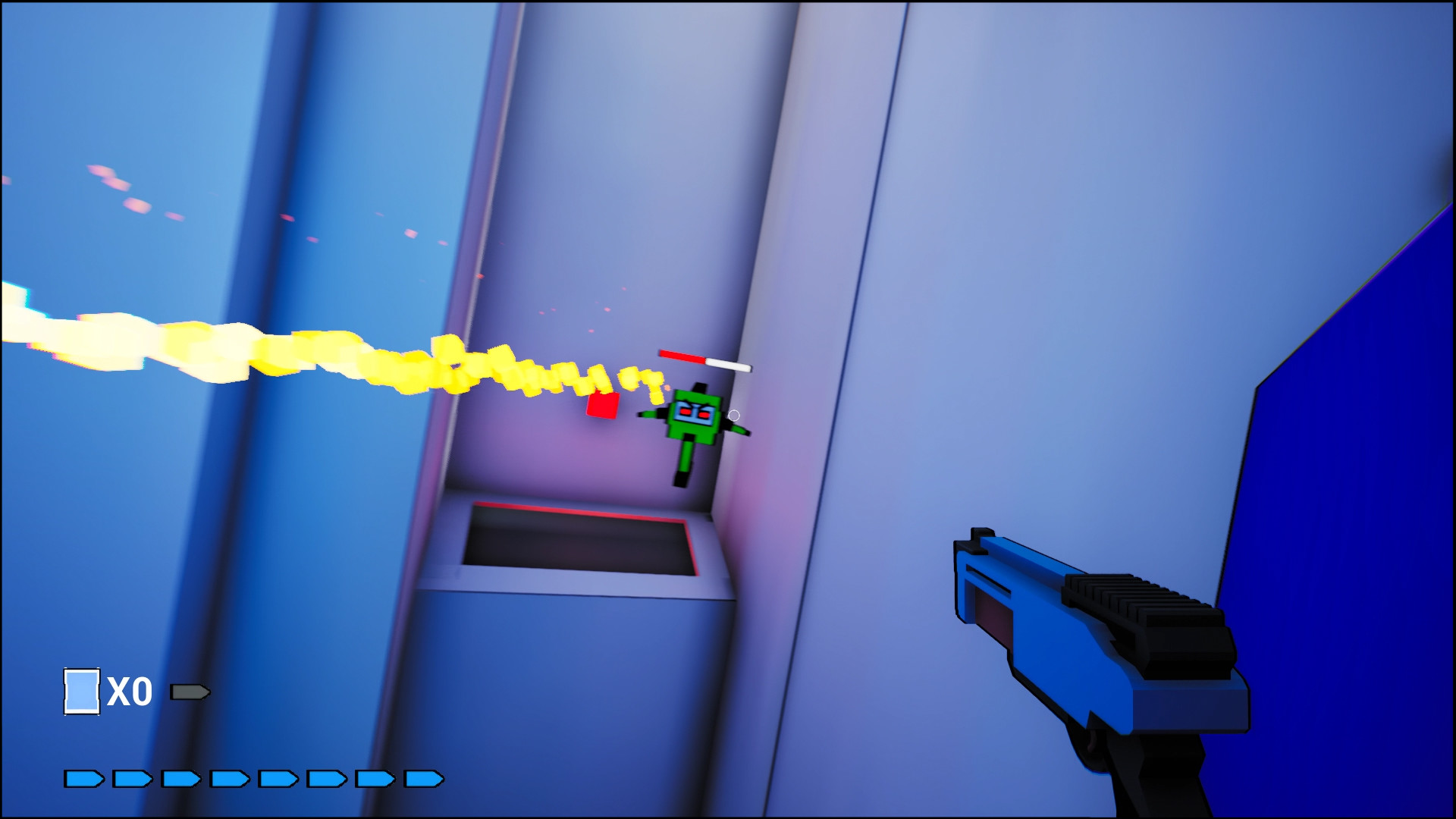Click the second dash pip in the row
The height and width of the screenshot is (819, 1456).
[131, 777]
